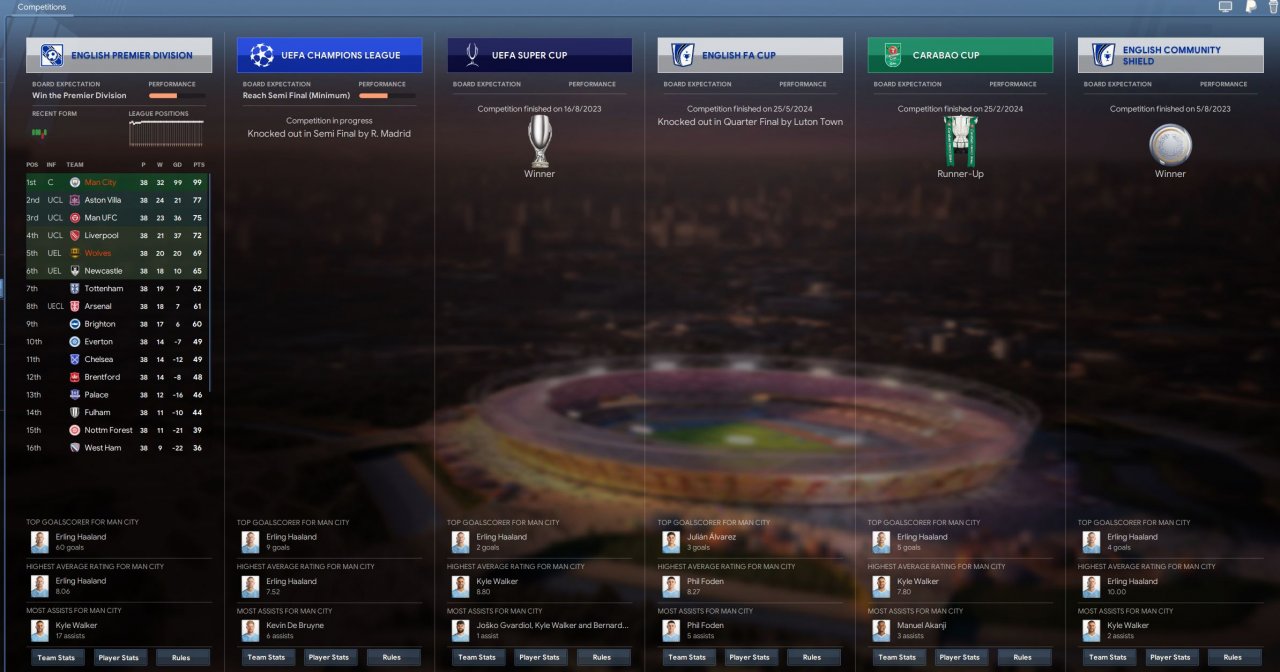View Rules for the Community Shield
The width and height of the screenshot is (1280, 672).
coord(1232,657)
